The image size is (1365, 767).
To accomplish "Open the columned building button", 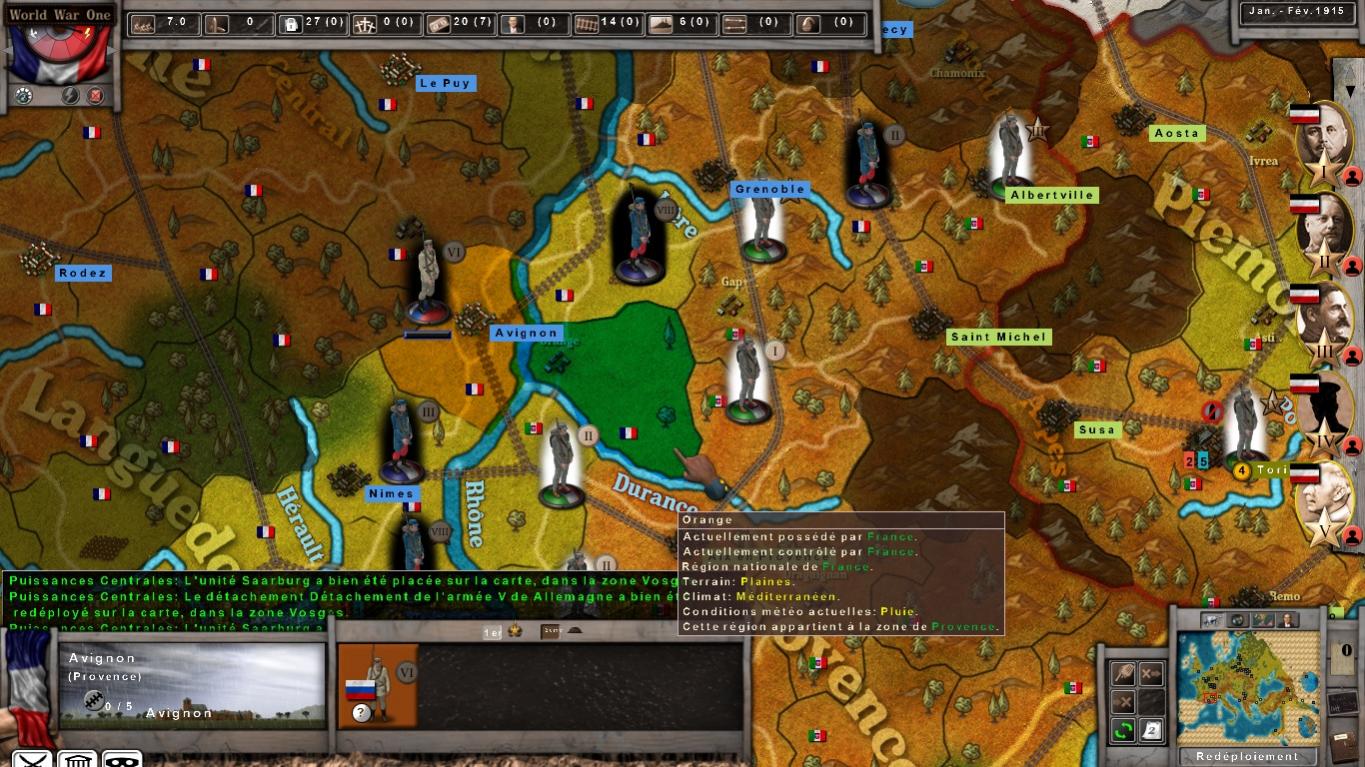I will [77, 760].
